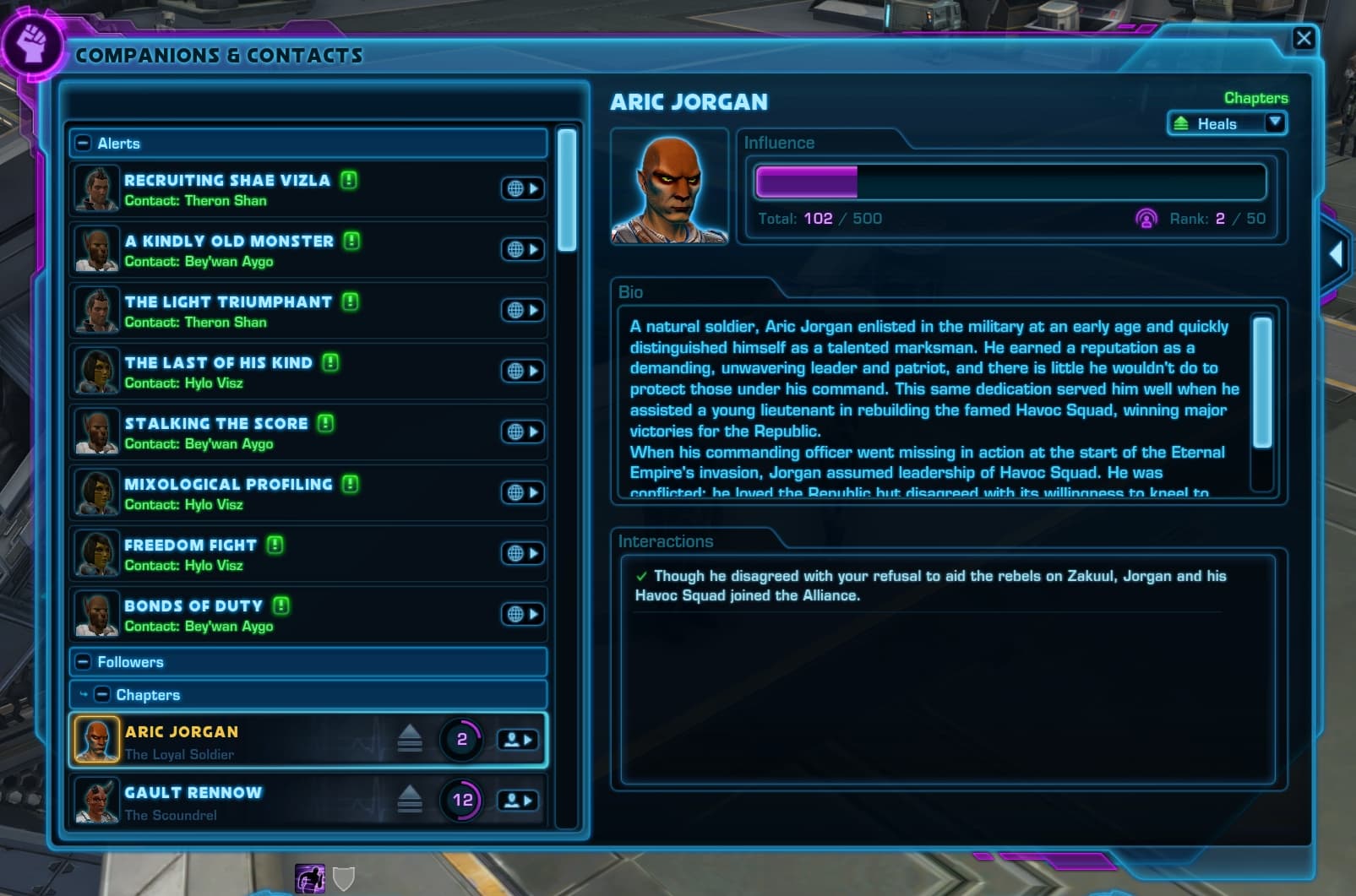The image size is (1356, 896).
Task: Click the shield icon on the bottom bar
Action: tap(346, 879)
